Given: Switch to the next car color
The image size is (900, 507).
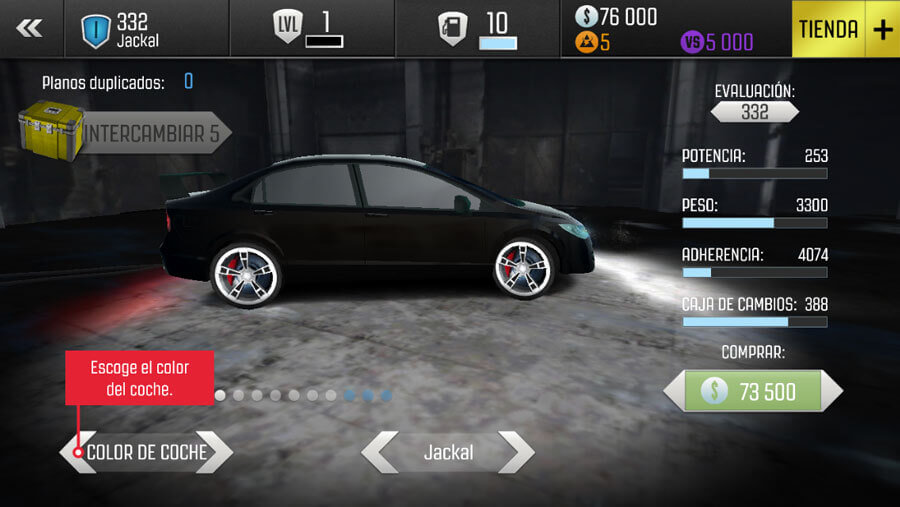Looking at the screenshot, I should click(x=219, y=452).
